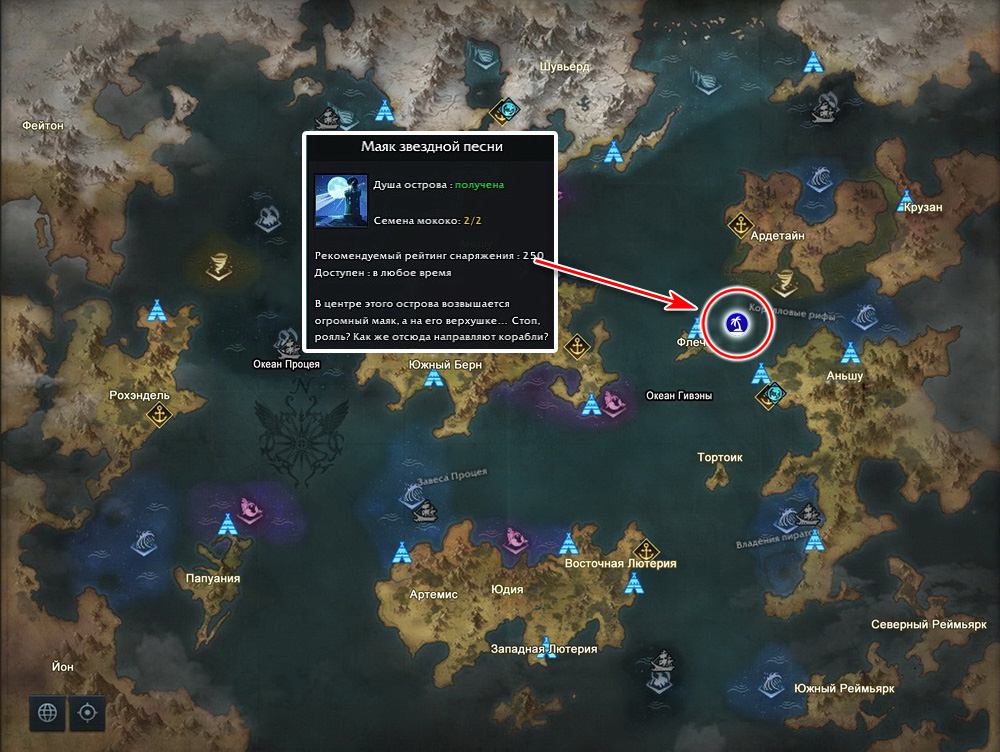1000x752 pixels.
Task: Select the anchor port above Восточная Лютерия
Action: tap(647, 548)
